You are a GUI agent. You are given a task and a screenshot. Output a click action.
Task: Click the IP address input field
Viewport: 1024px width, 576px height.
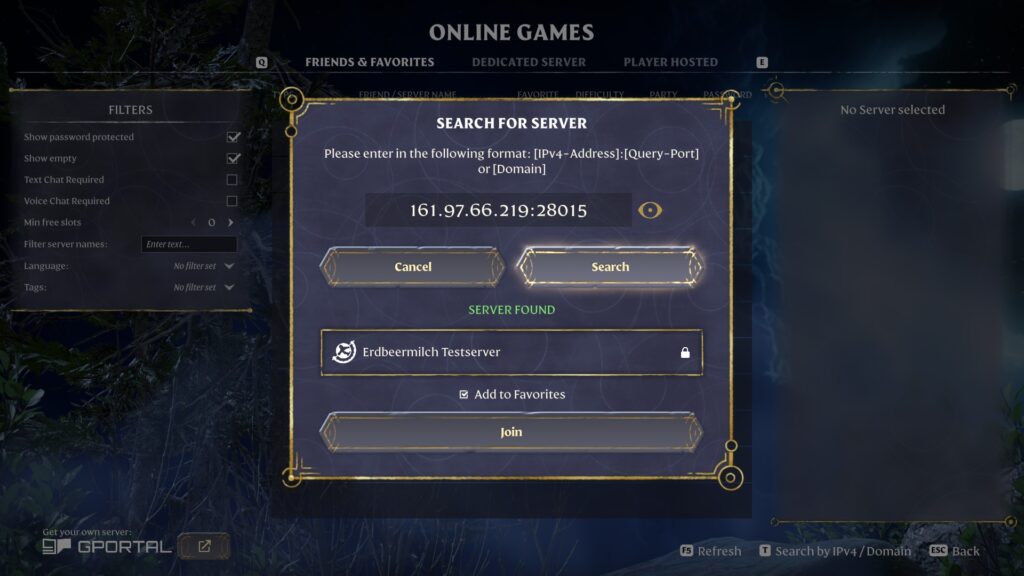pos(498,210)
